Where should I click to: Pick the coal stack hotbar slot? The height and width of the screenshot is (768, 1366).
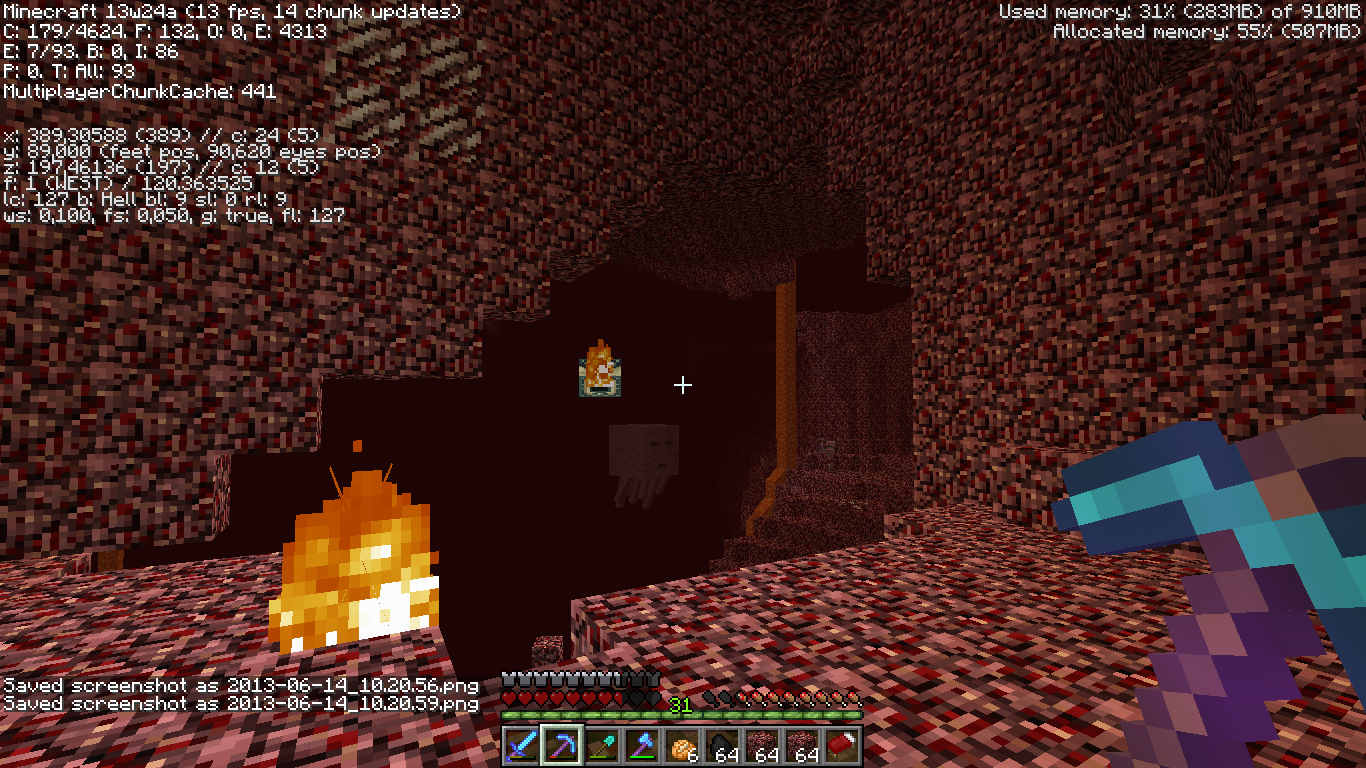[722, 746]
